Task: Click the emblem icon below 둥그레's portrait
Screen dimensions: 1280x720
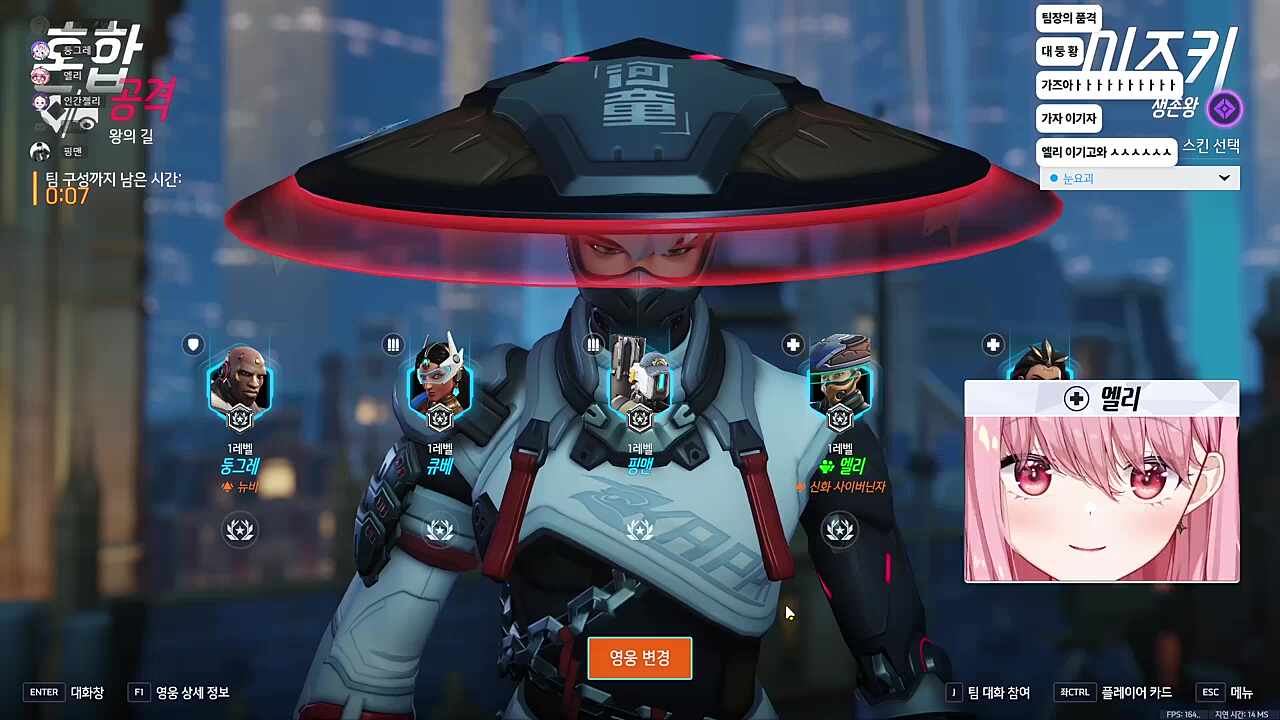Action: [239, 530]
